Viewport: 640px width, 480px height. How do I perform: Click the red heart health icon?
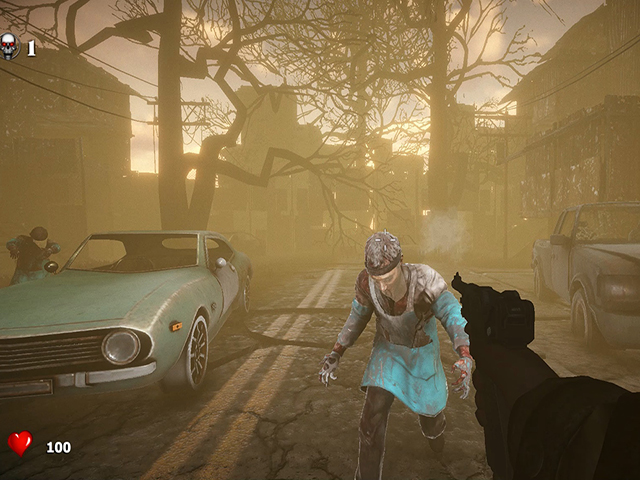(20, 443)
